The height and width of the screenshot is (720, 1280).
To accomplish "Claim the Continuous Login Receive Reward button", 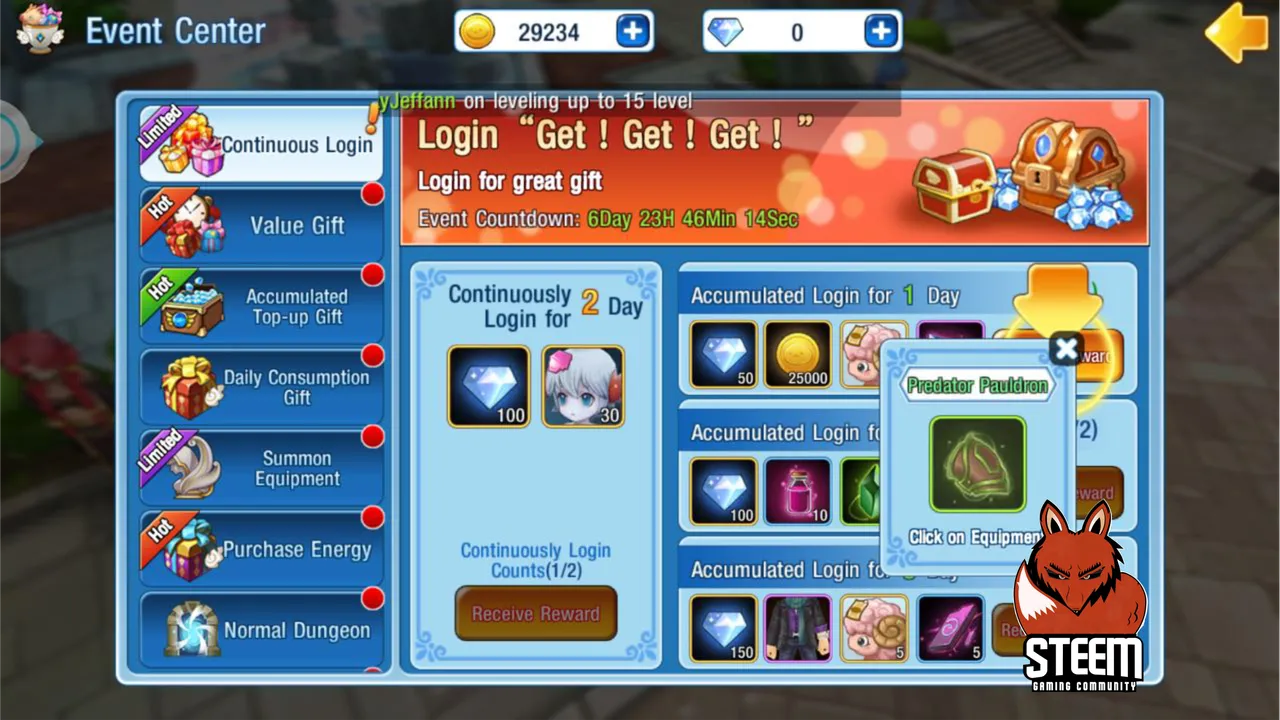I will pyautogui.click(x=535, y=613).
